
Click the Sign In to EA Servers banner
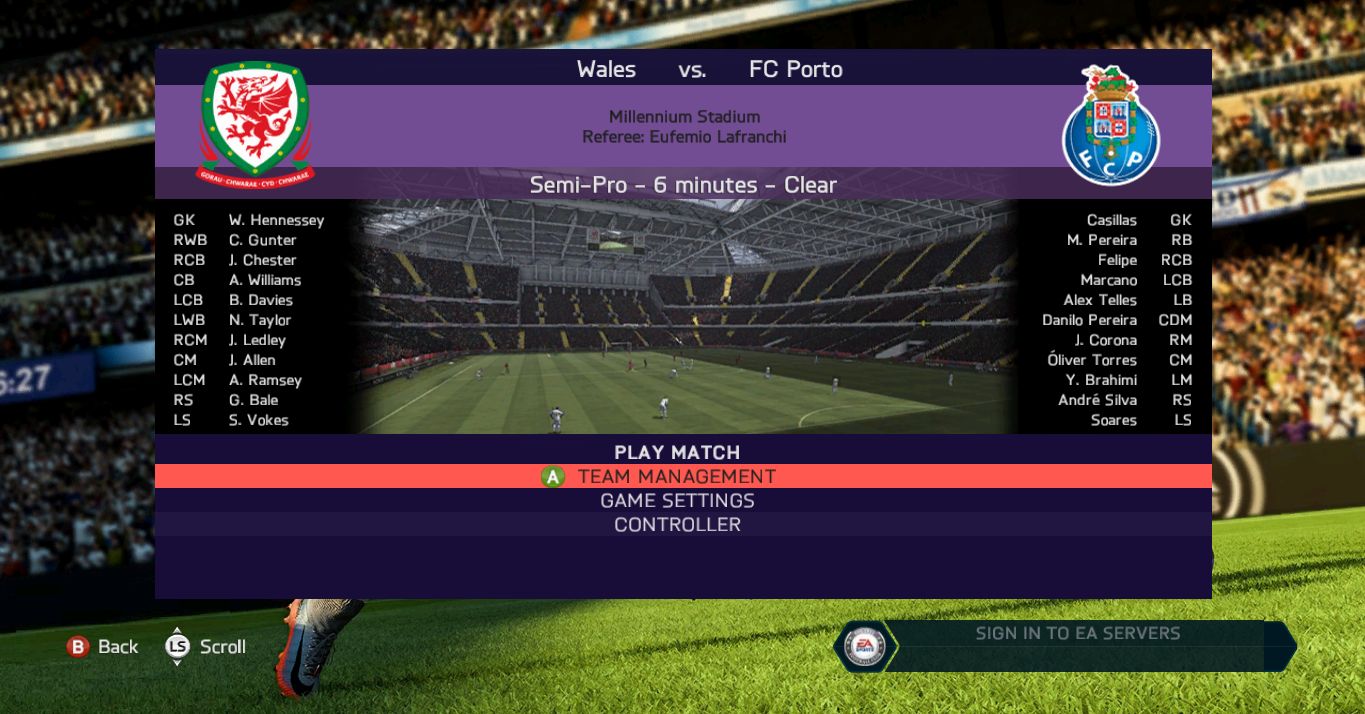[x=1077, y=634]
